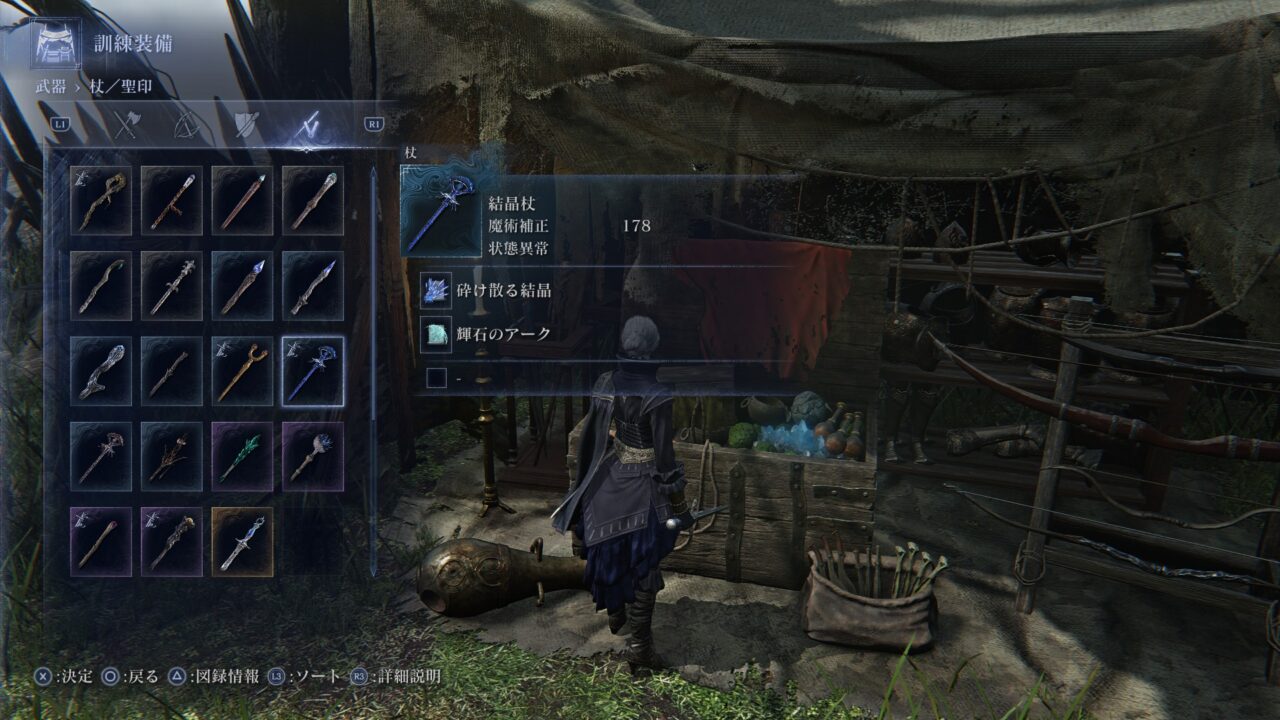Open the bow weapons tab

click(x=186, y=124)
